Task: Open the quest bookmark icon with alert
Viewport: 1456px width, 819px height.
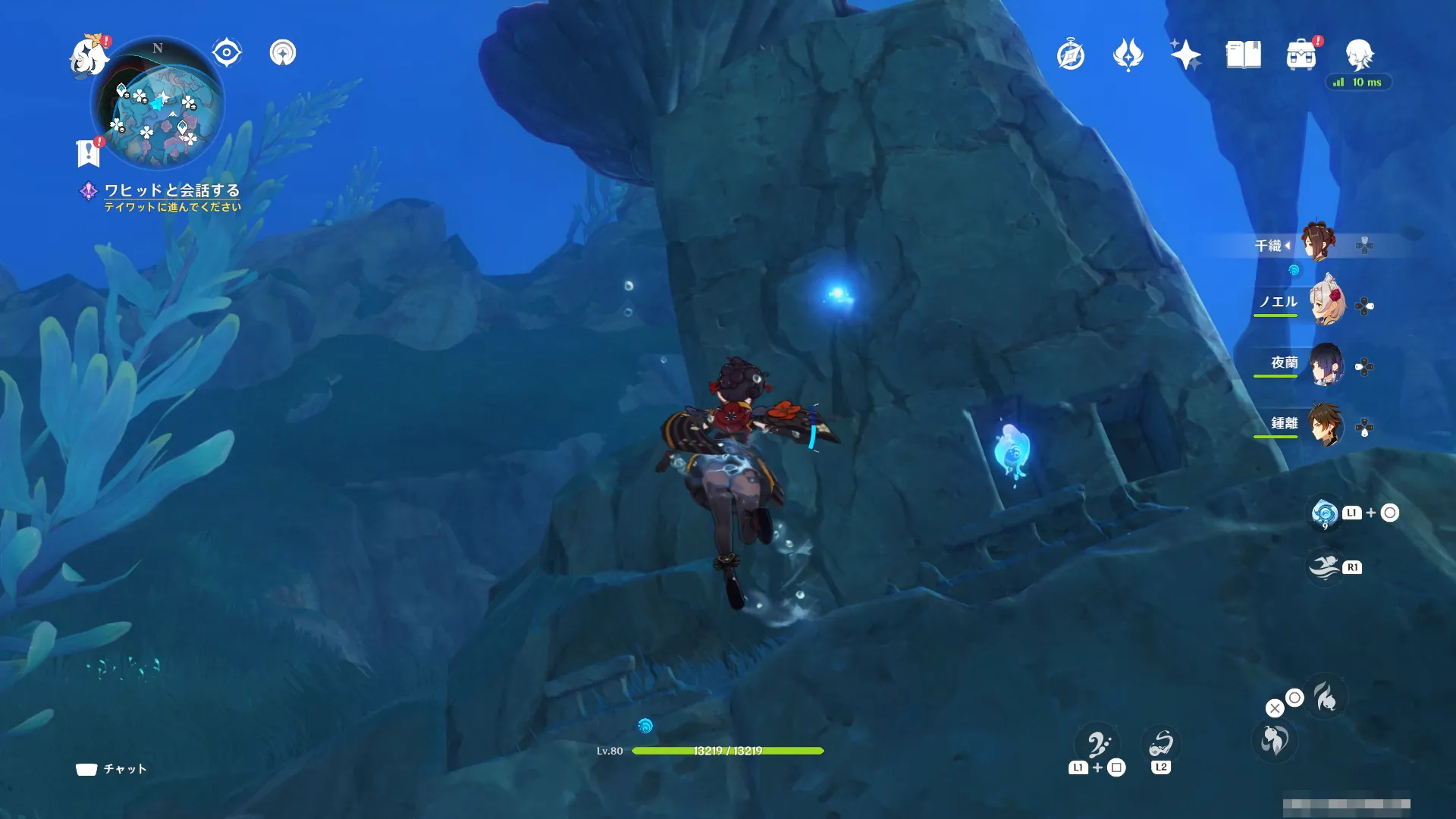Action: click(89, 152)
